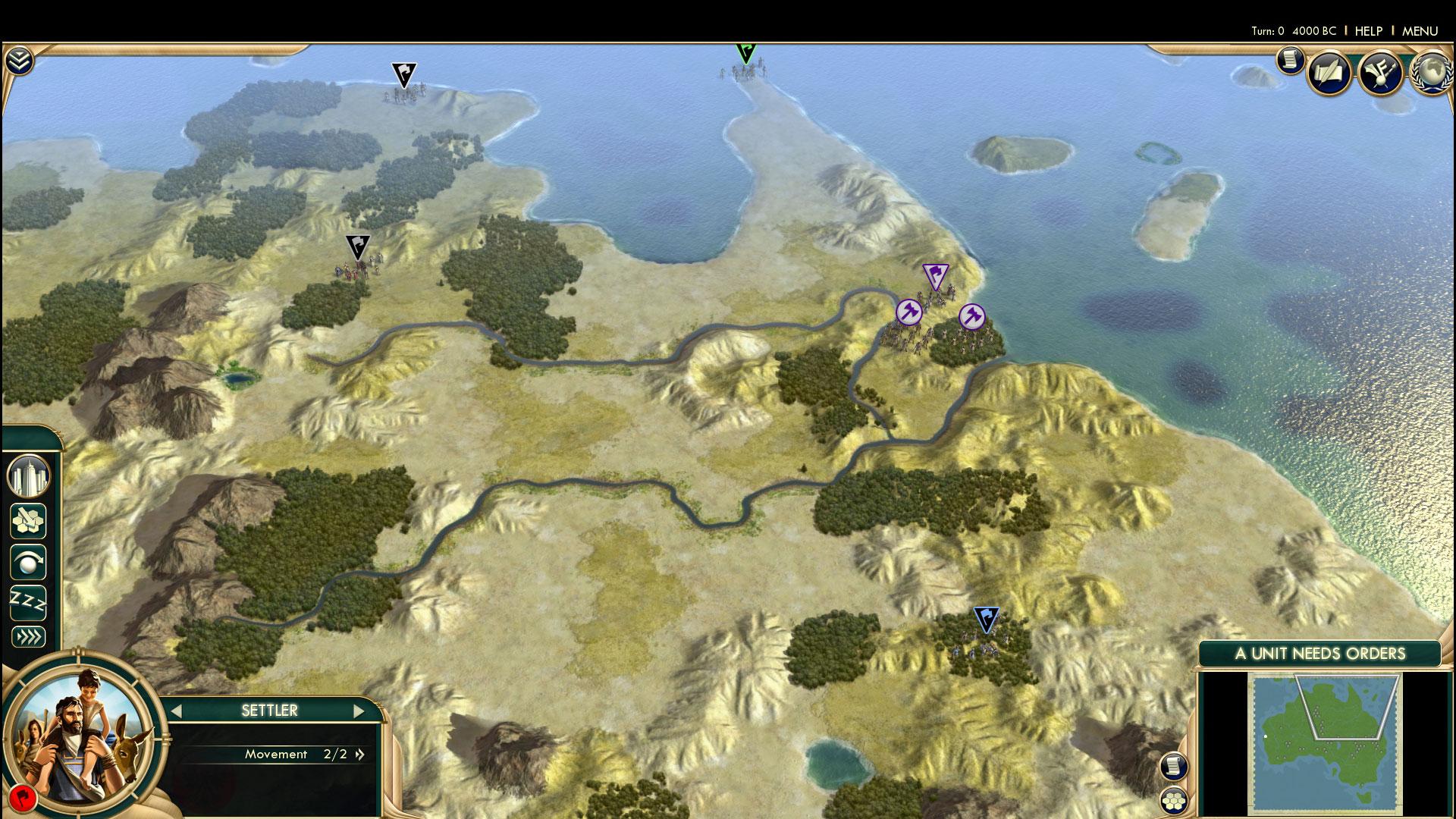Click the small scroll icon beside the top-right buttons
Viewport: 1456px width, 819px height.
click(x=1290, y=60)
